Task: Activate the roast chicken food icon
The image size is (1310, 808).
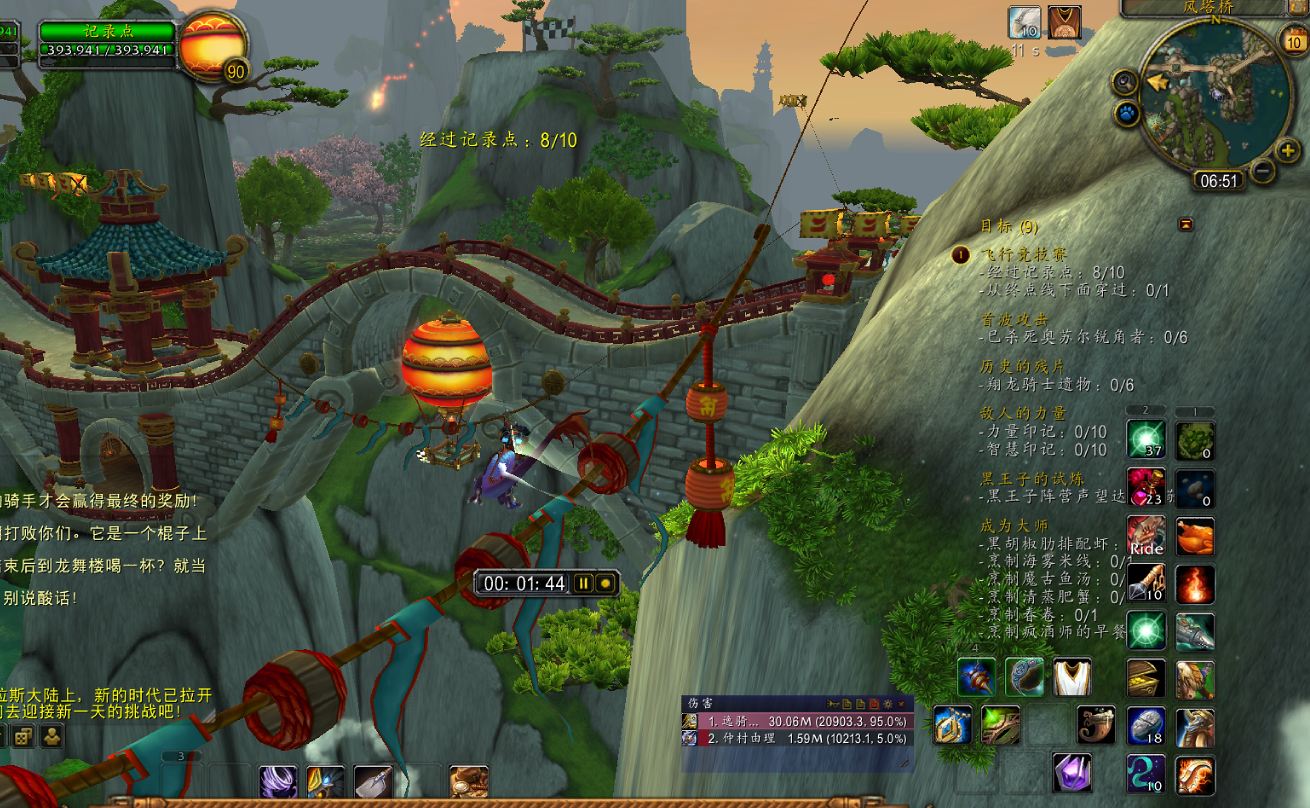Action: pos(1194,536)
